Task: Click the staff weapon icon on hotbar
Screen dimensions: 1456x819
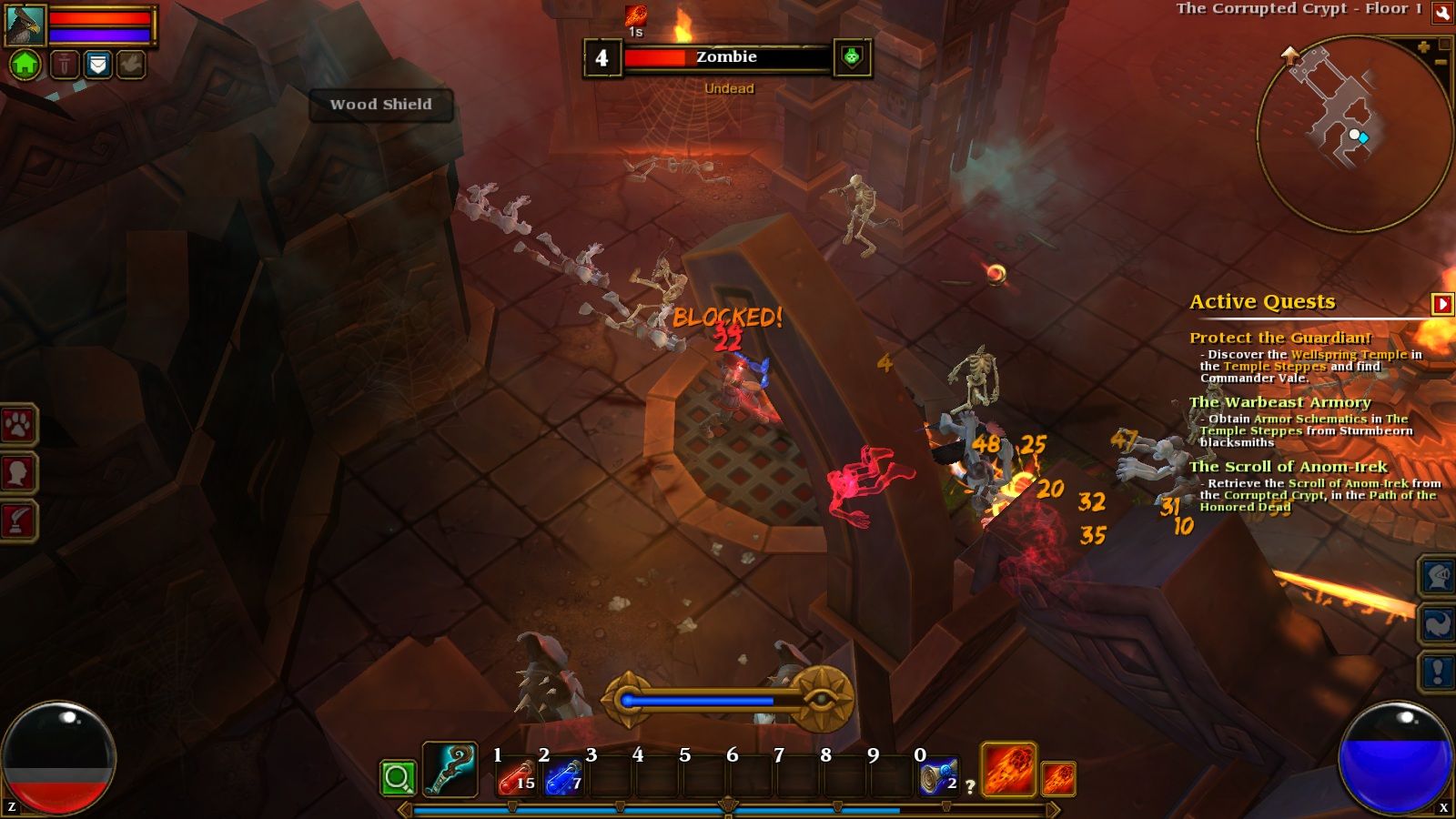Action: pyautogui.click(x=450, y=770)
